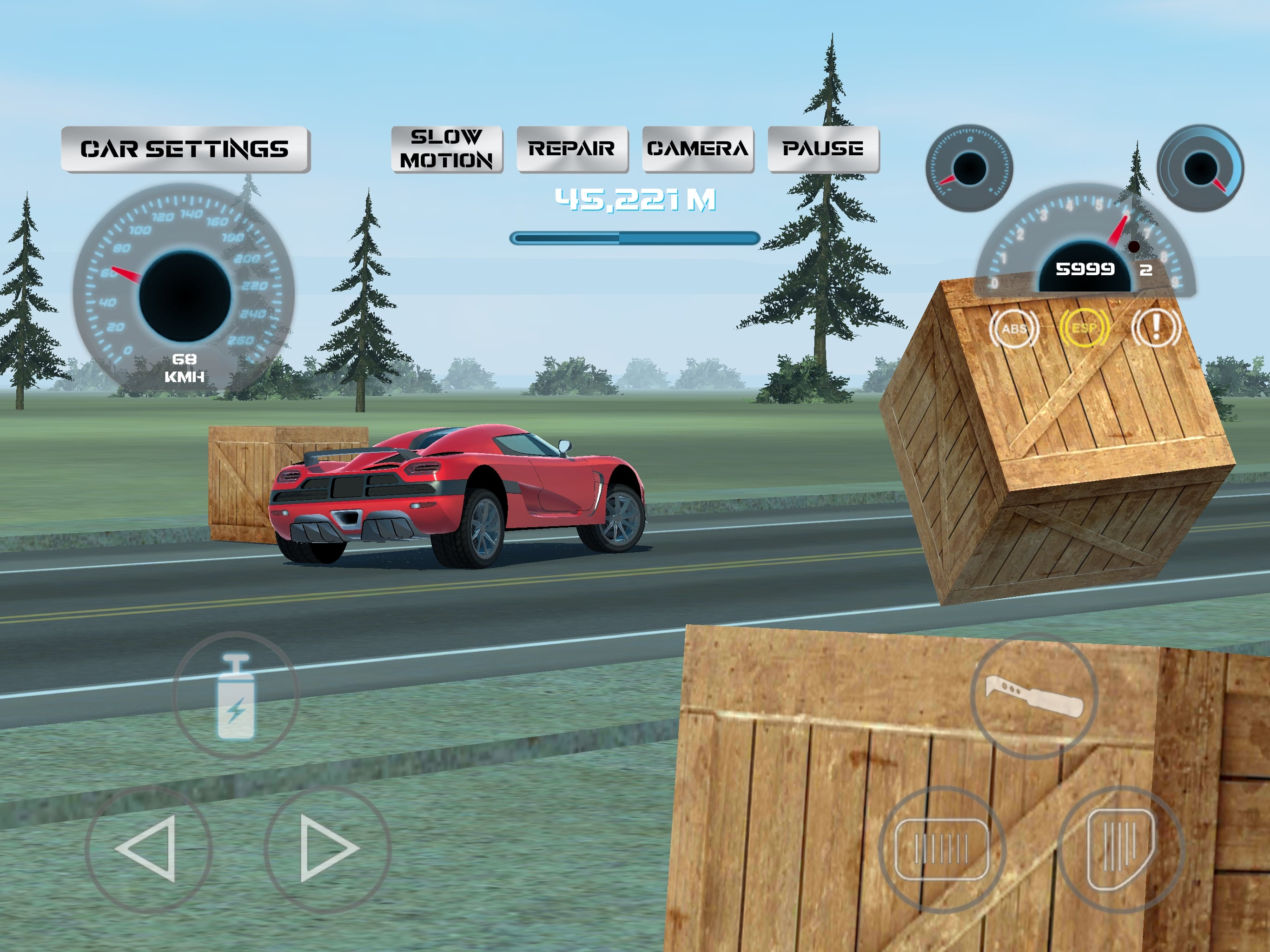Tap the tall gas pedal
This screenshot has height=952, width=1270.
coord(1120,849)
